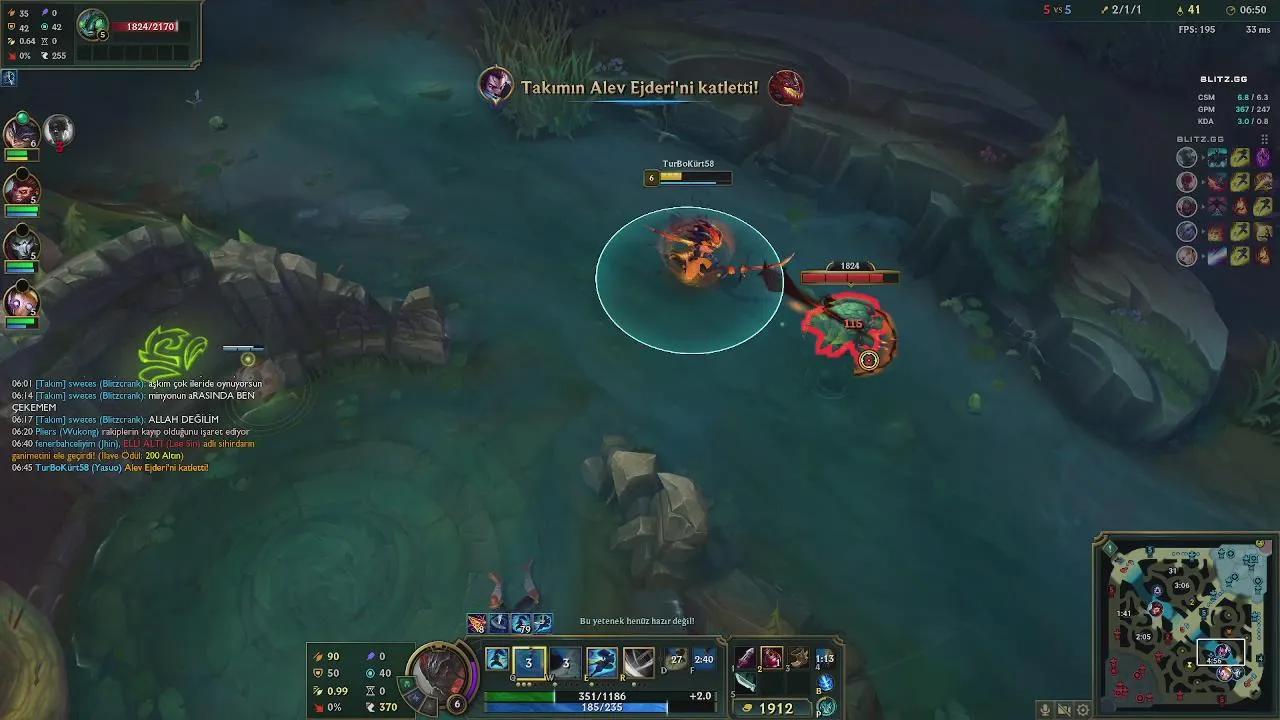Open the settings gear near the minimap
This screenshot has height=720, width=1280.
tap(1084, 709)
